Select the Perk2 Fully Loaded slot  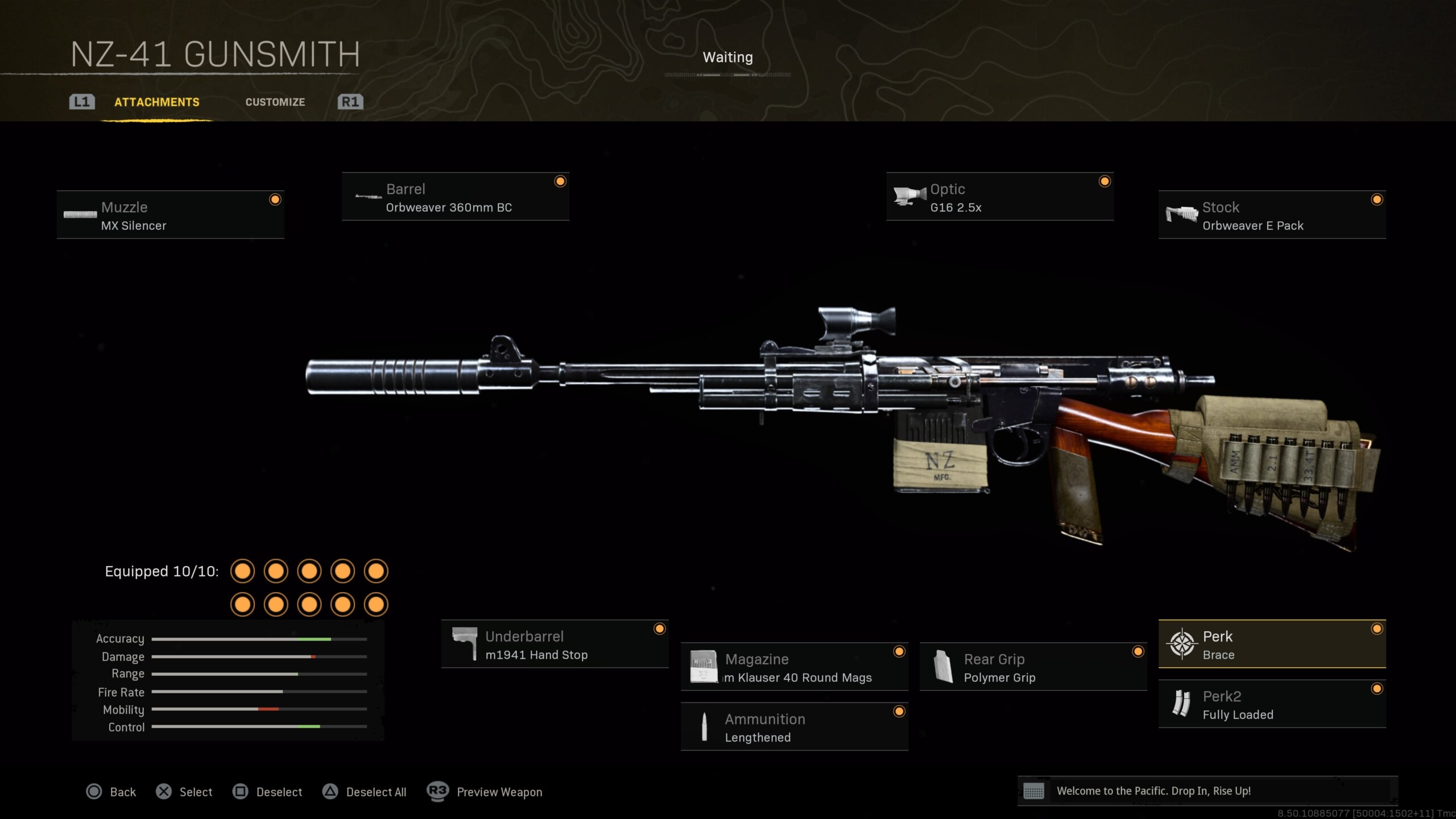coord(1272,704)
